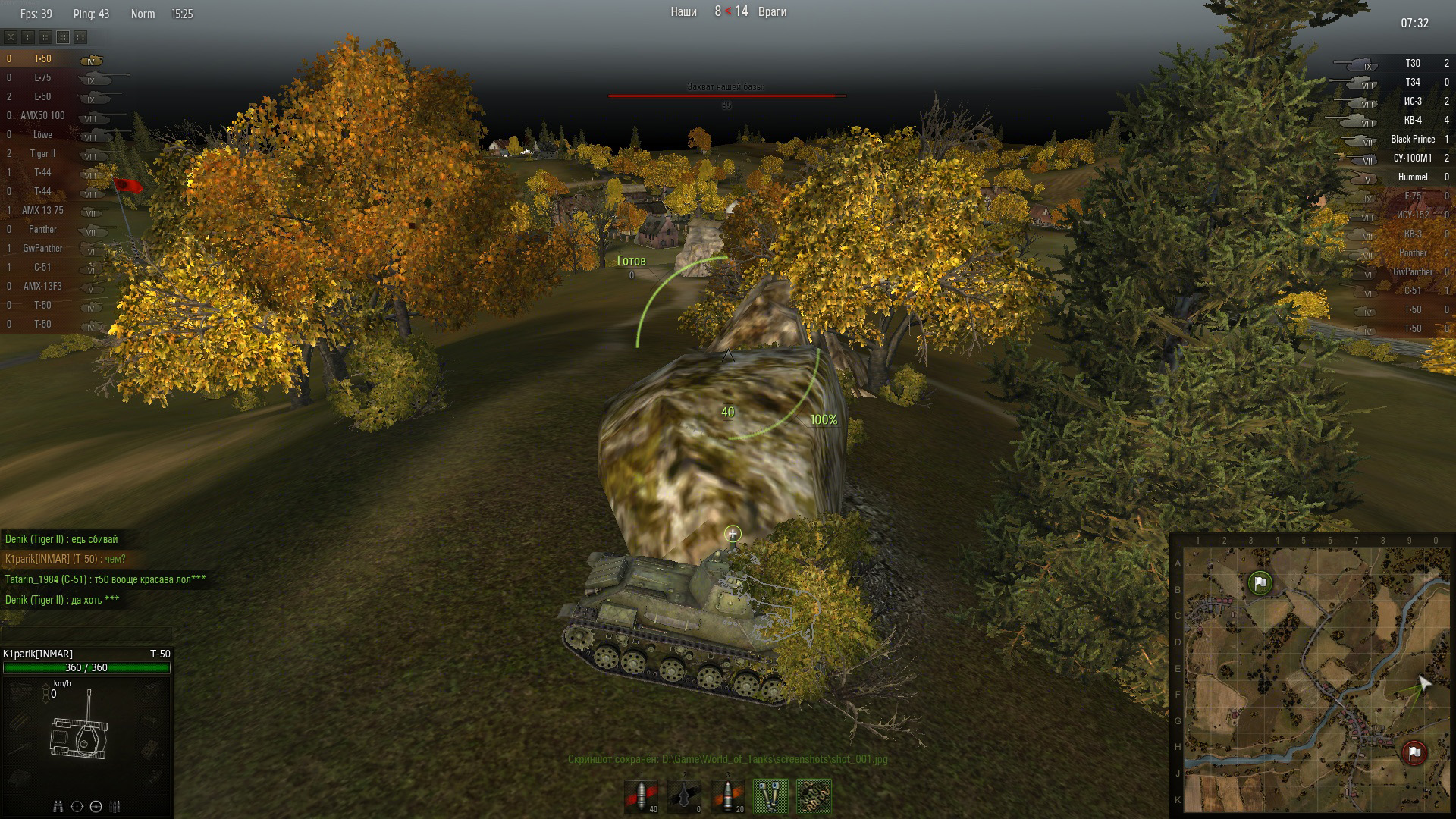Click Tatarin_1984's chat message
This screenshot has width=1456, height=819.
105,579
